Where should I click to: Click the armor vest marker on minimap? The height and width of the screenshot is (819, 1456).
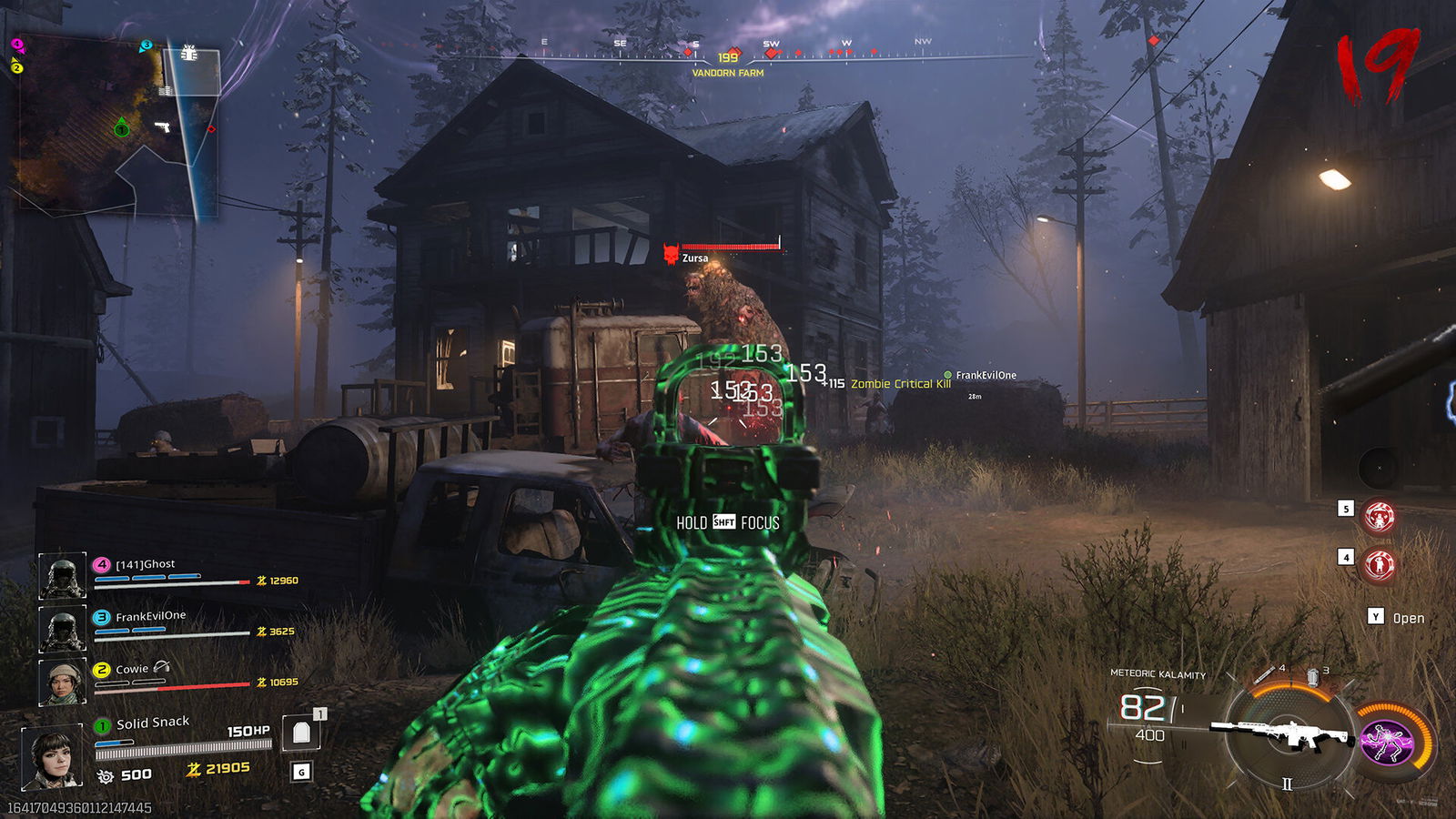[x=189, y=53]
